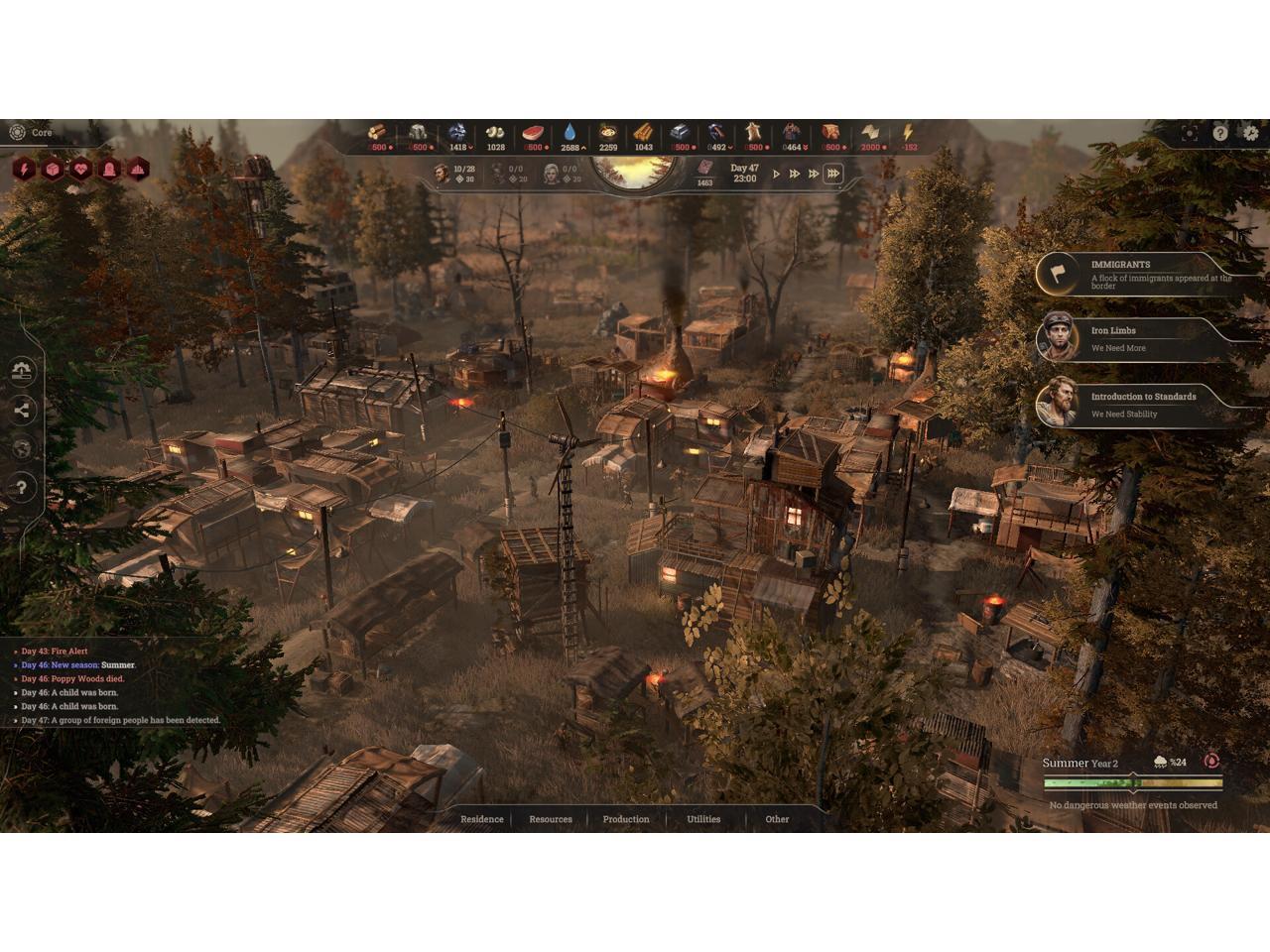Switch to the Resources build tab
Image resolution: width=1270 pixels, height=952 pixels.
click(551, 819)
